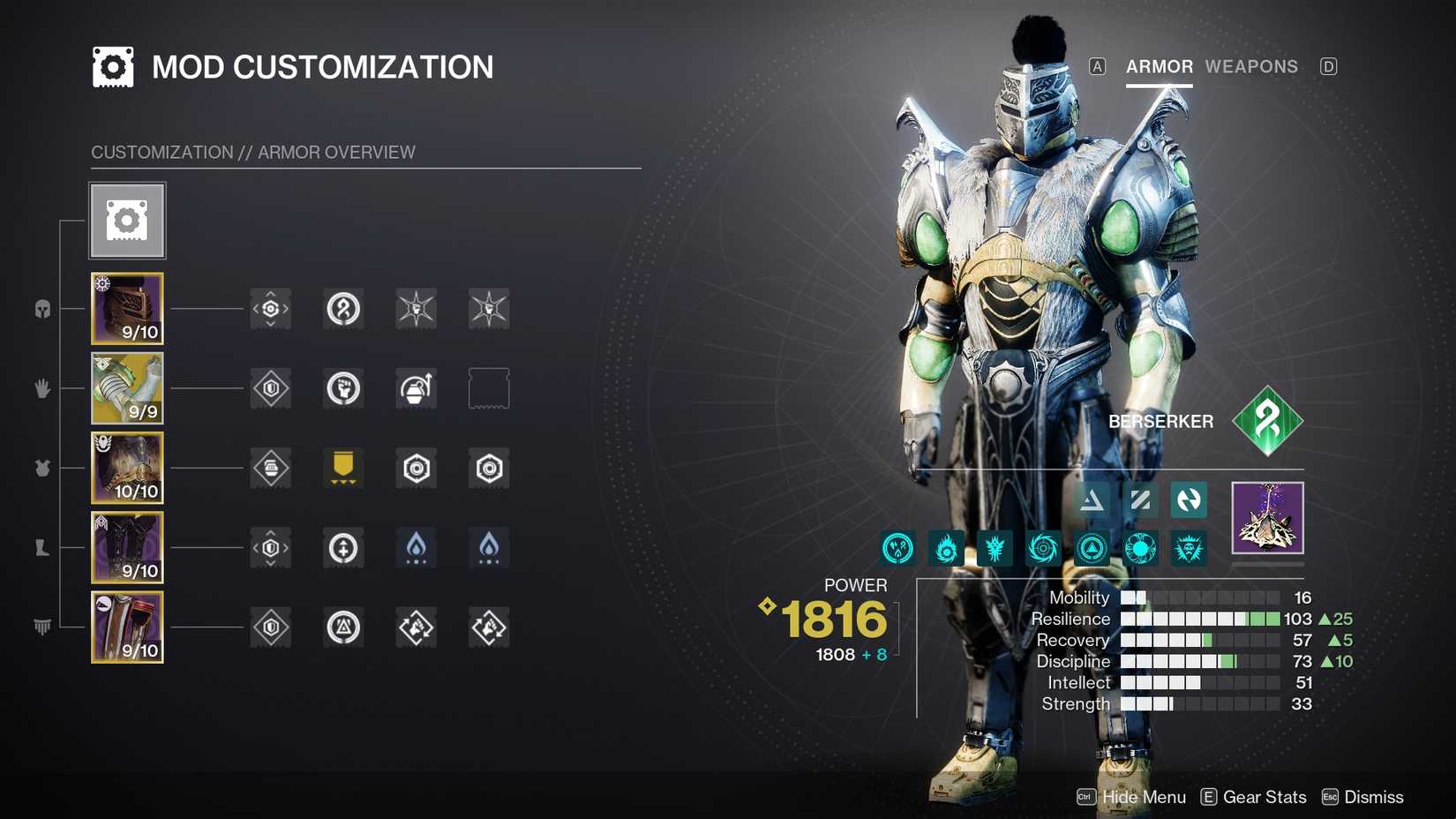Select the yellow champion mod on chest armor
The image size is (1456, 819).
click(343, 469)
